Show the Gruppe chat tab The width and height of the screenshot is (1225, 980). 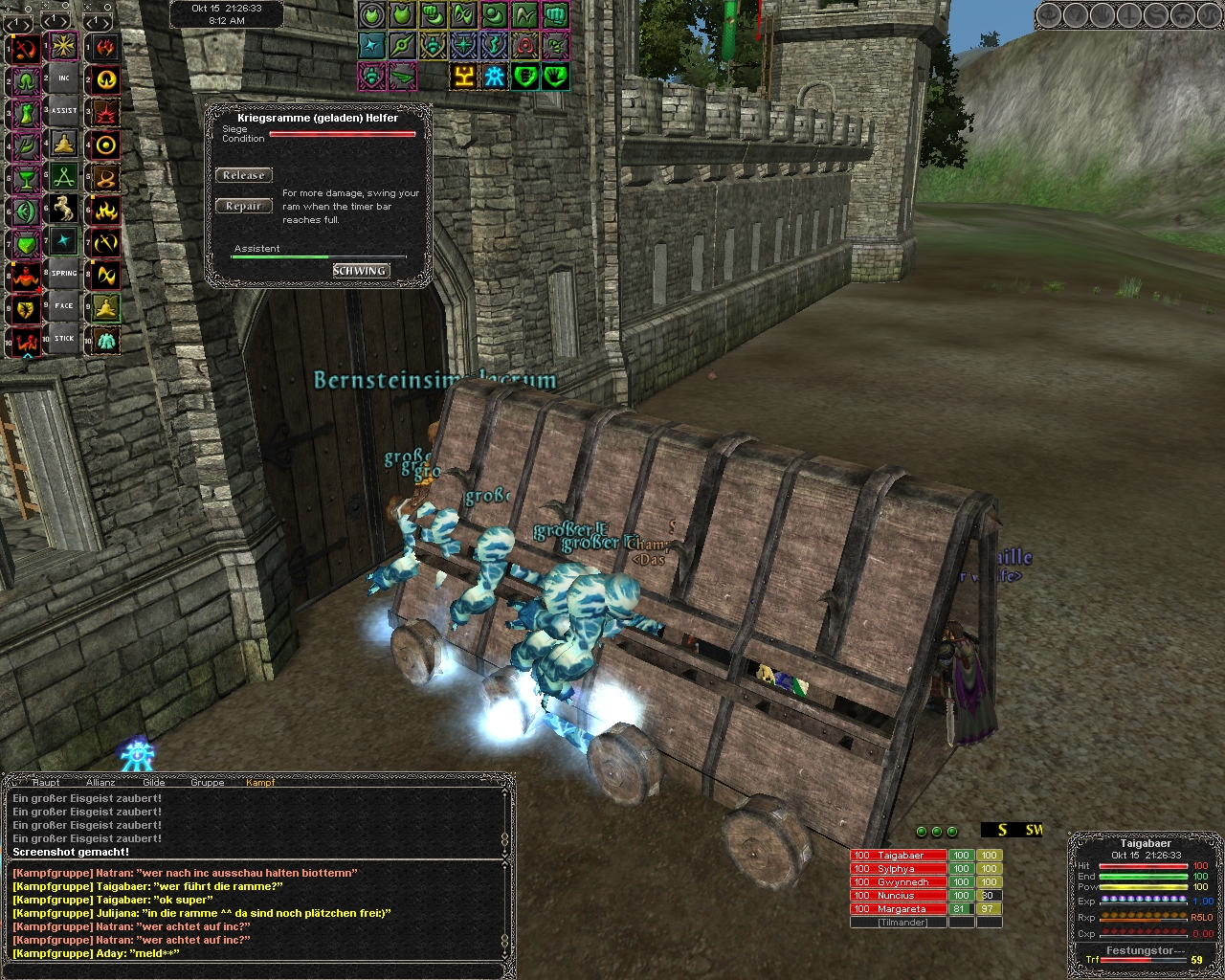tap(207, 783)
